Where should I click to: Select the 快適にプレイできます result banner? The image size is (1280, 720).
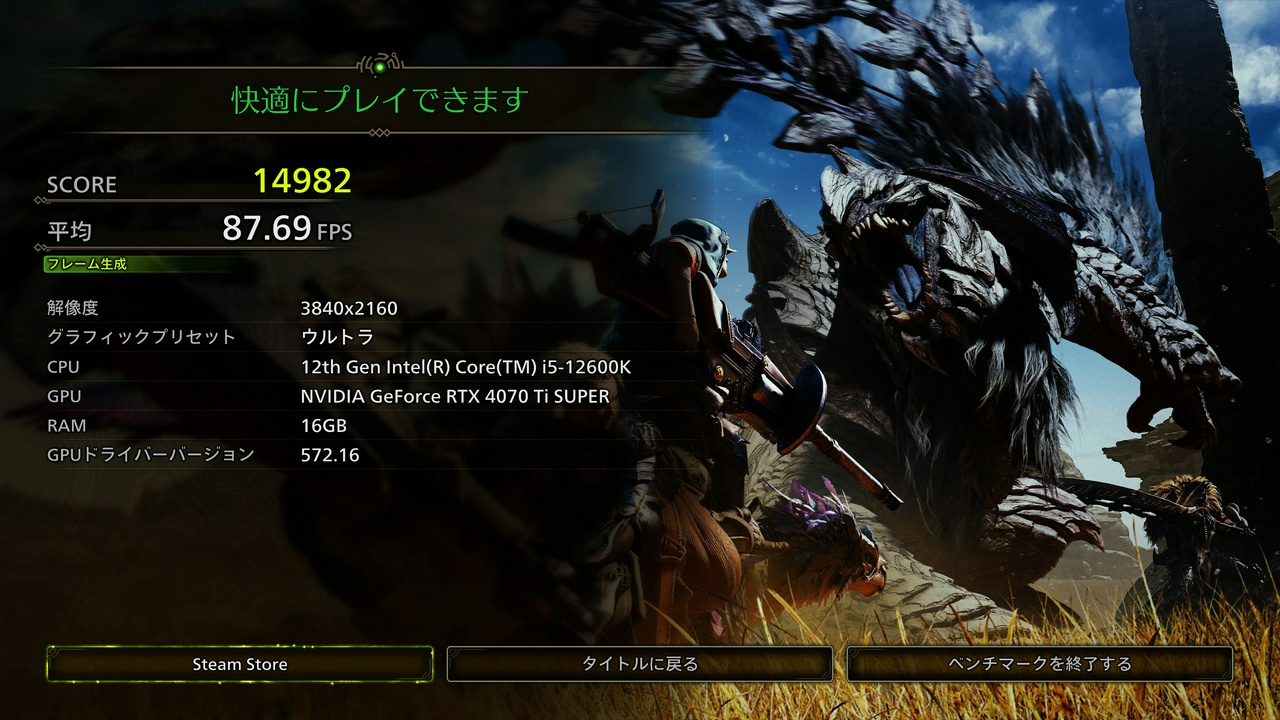[380, 99]
